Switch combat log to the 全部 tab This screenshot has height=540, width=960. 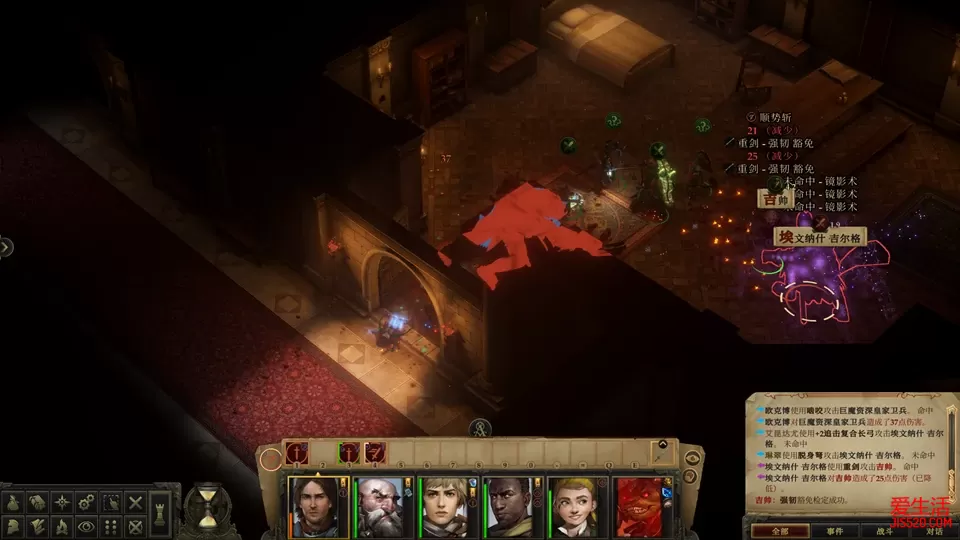point(781,531)
